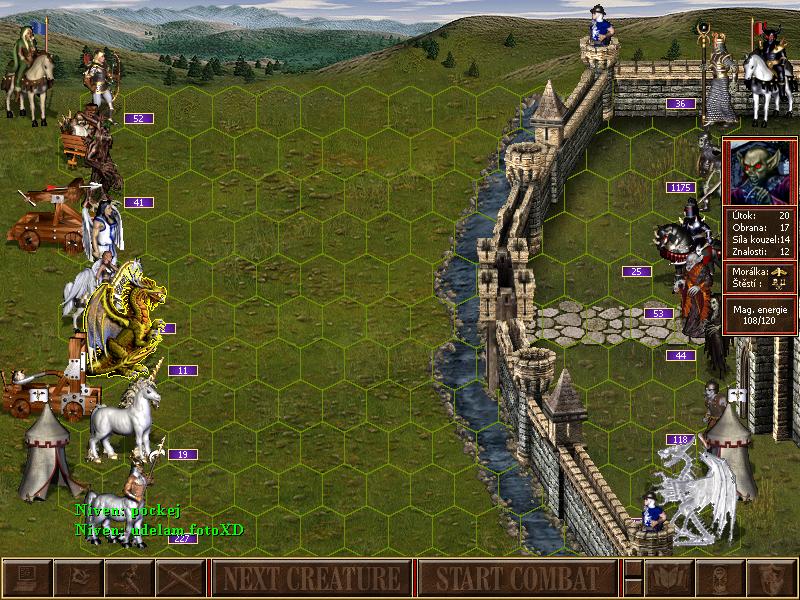Choose the shield defend button
Screen dimensions: 800x600
(771, 578)
